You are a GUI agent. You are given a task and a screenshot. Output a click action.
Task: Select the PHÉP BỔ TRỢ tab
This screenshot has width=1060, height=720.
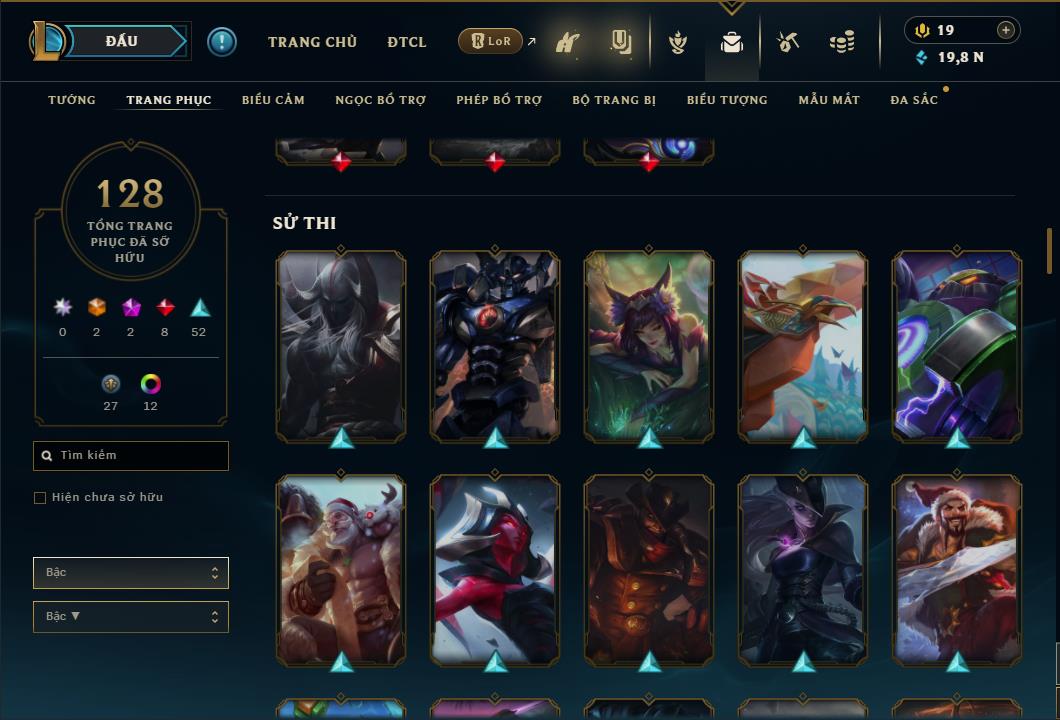499,100
